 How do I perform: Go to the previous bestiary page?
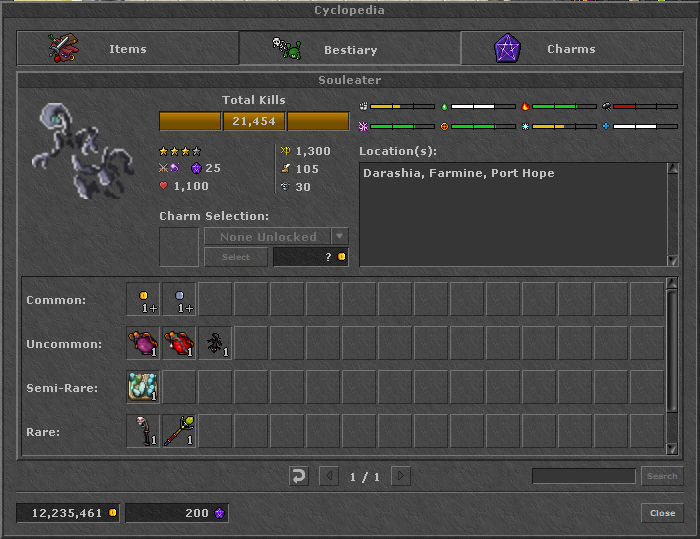[328, 476]
